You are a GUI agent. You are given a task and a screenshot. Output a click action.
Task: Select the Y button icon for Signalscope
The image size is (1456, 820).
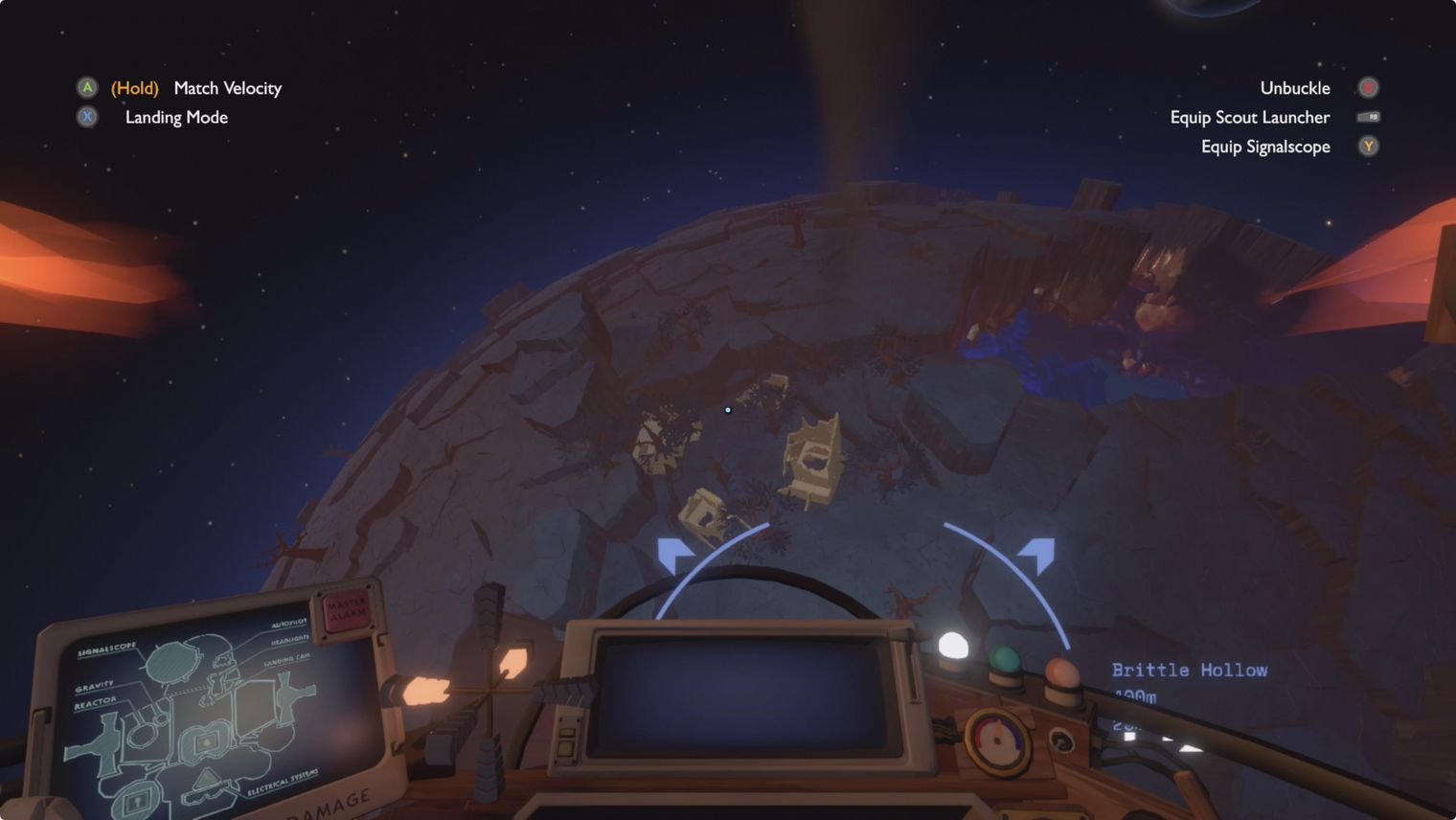[1368, 146]
